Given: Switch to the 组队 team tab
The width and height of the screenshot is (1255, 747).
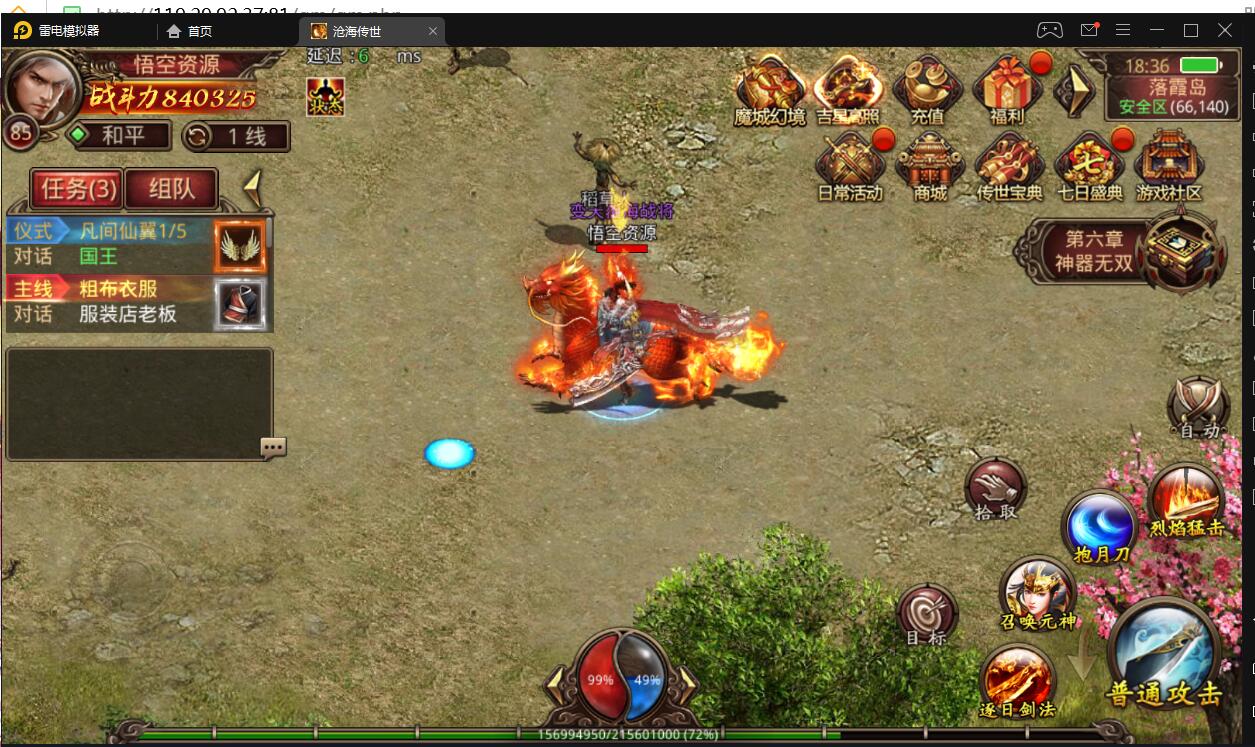Looking at the screenshot, I should (171, 188).
